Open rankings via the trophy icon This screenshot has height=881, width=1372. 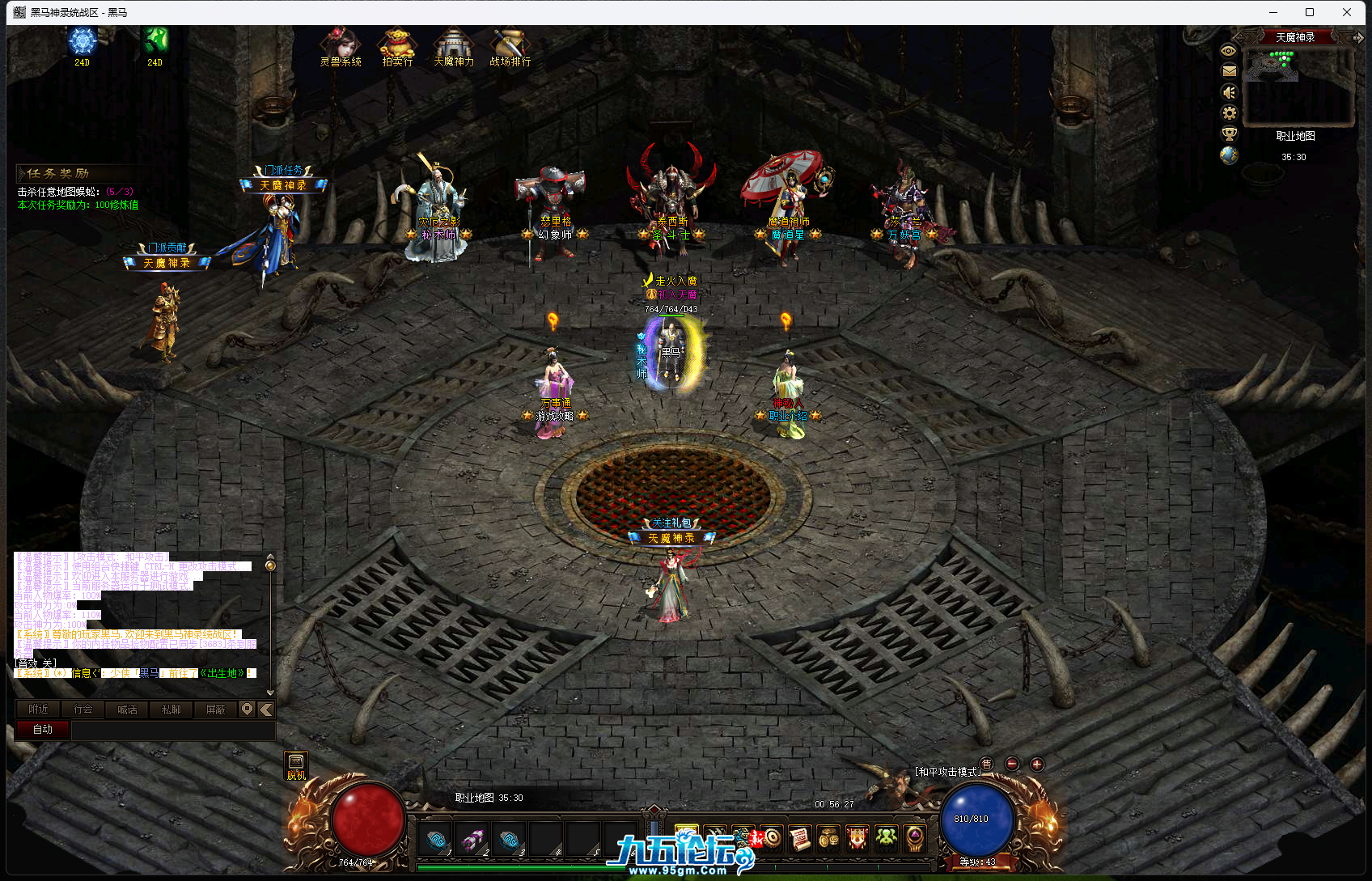click(x=1229, y=134)
